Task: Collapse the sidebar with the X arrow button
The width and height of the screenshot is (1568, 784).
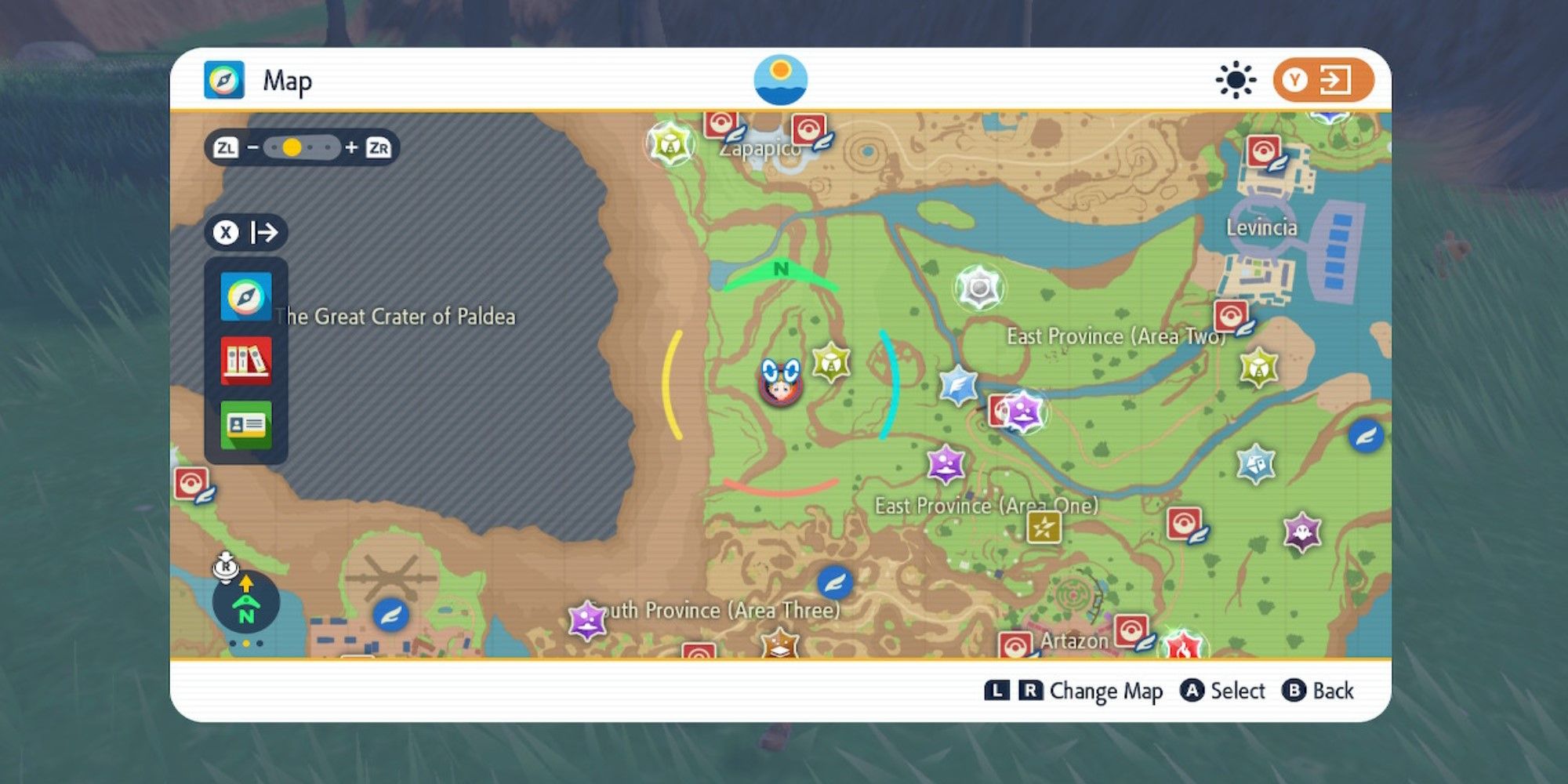Action: [245, 232]
